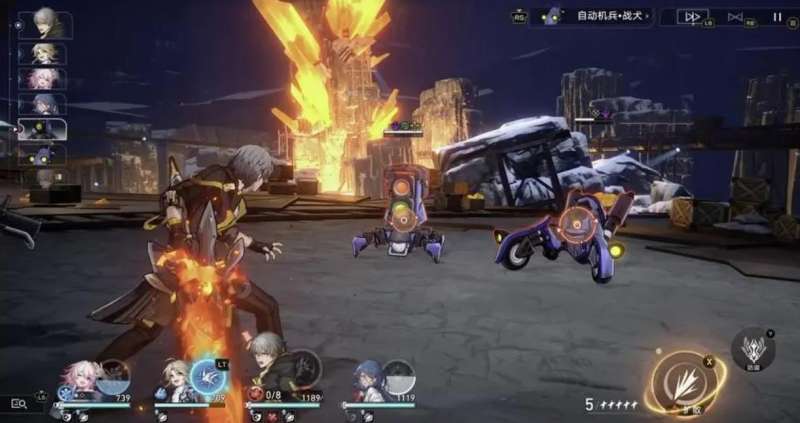Select the highlighted robot turn-order card
The width and height of the screenshot is (800, 423).
coord(43,130)
